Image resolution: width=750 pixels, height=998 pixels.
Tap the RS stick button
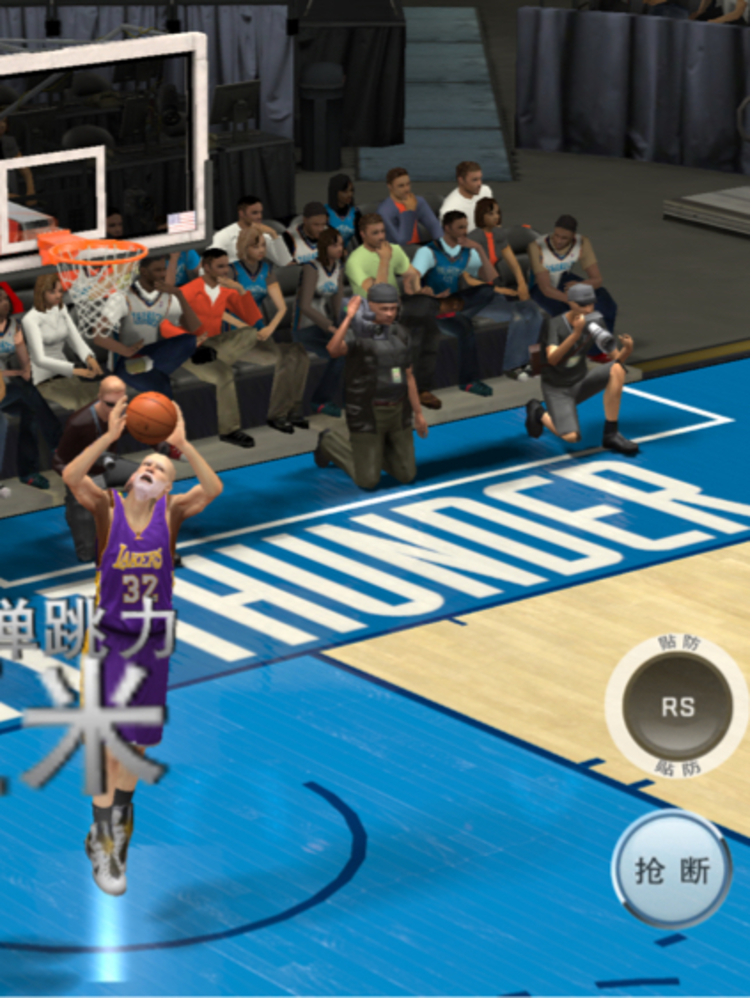coord(677,706)
